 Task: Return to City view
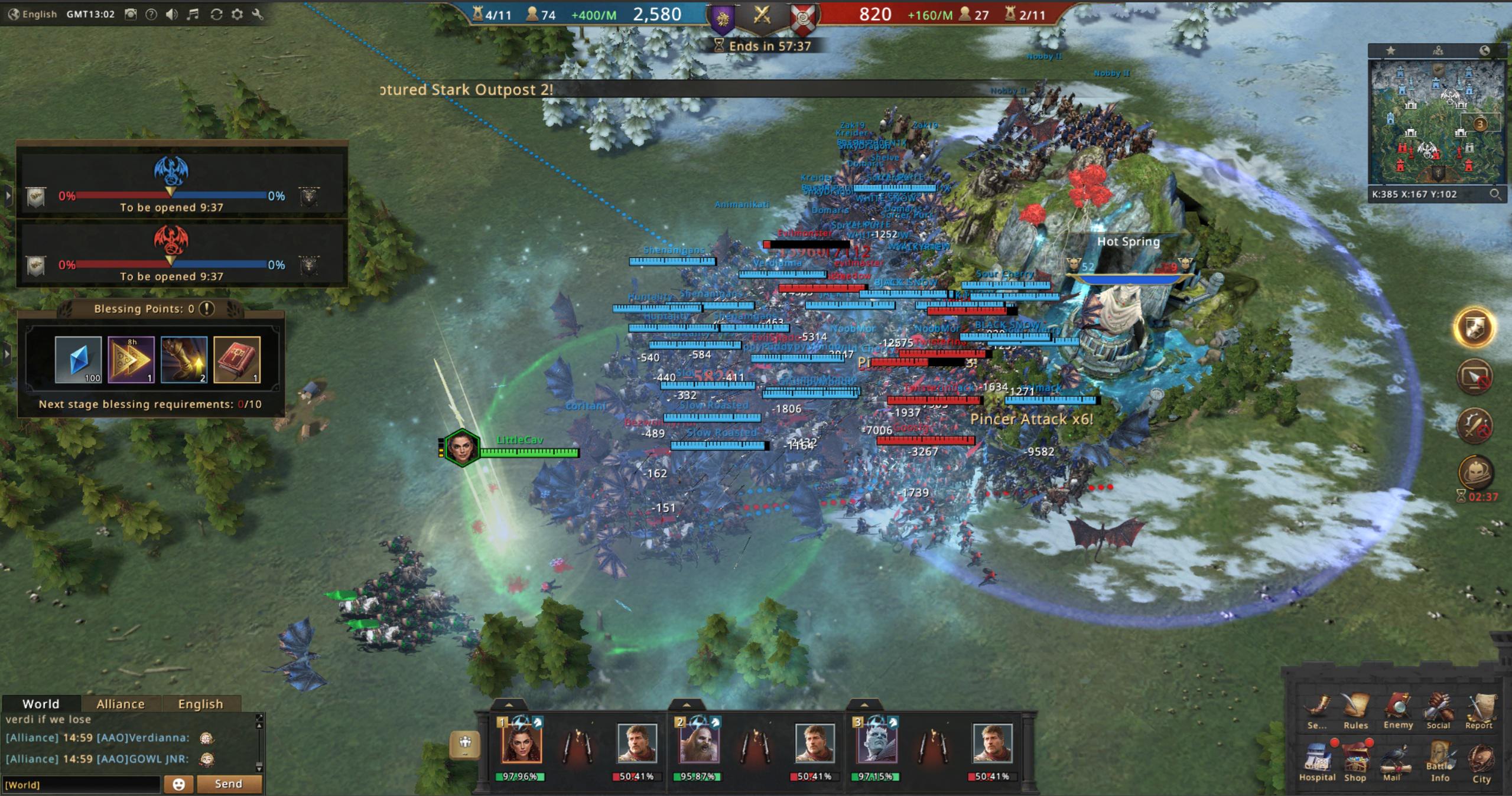[1481, 763]
